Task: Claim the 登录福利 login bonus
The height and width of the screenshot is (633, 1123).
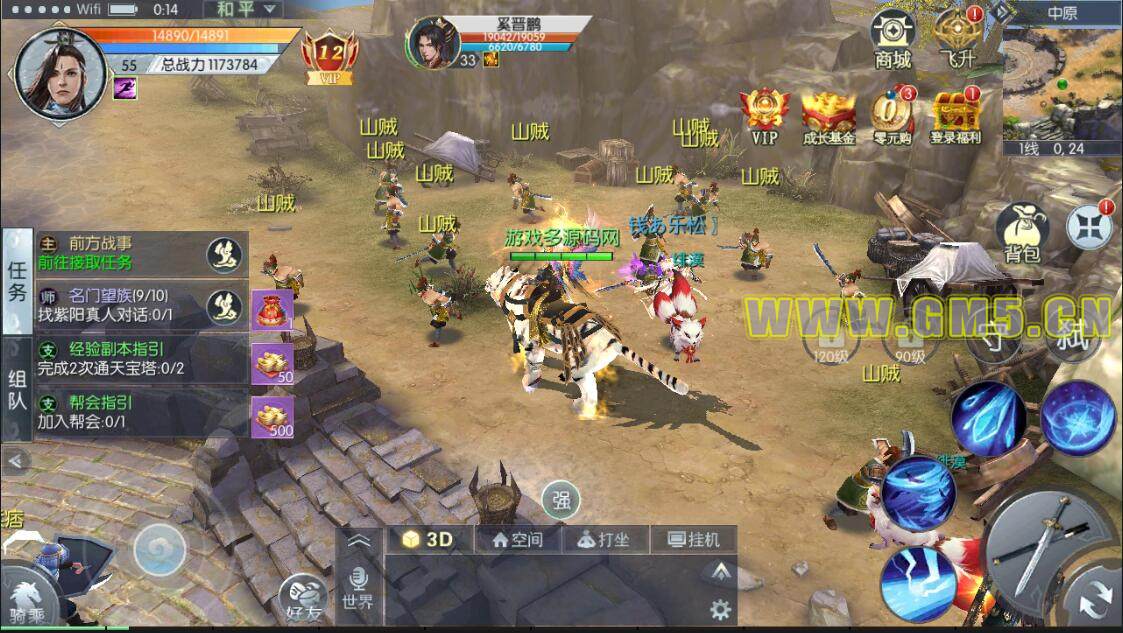Action: pyautogui.click(x=955, y=117)
